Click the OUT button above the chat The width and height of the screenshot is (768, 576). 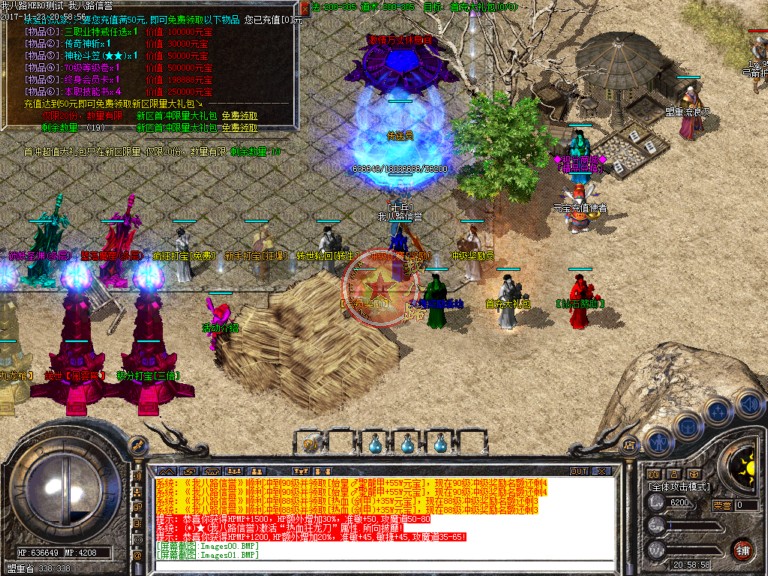click(580, 470)
